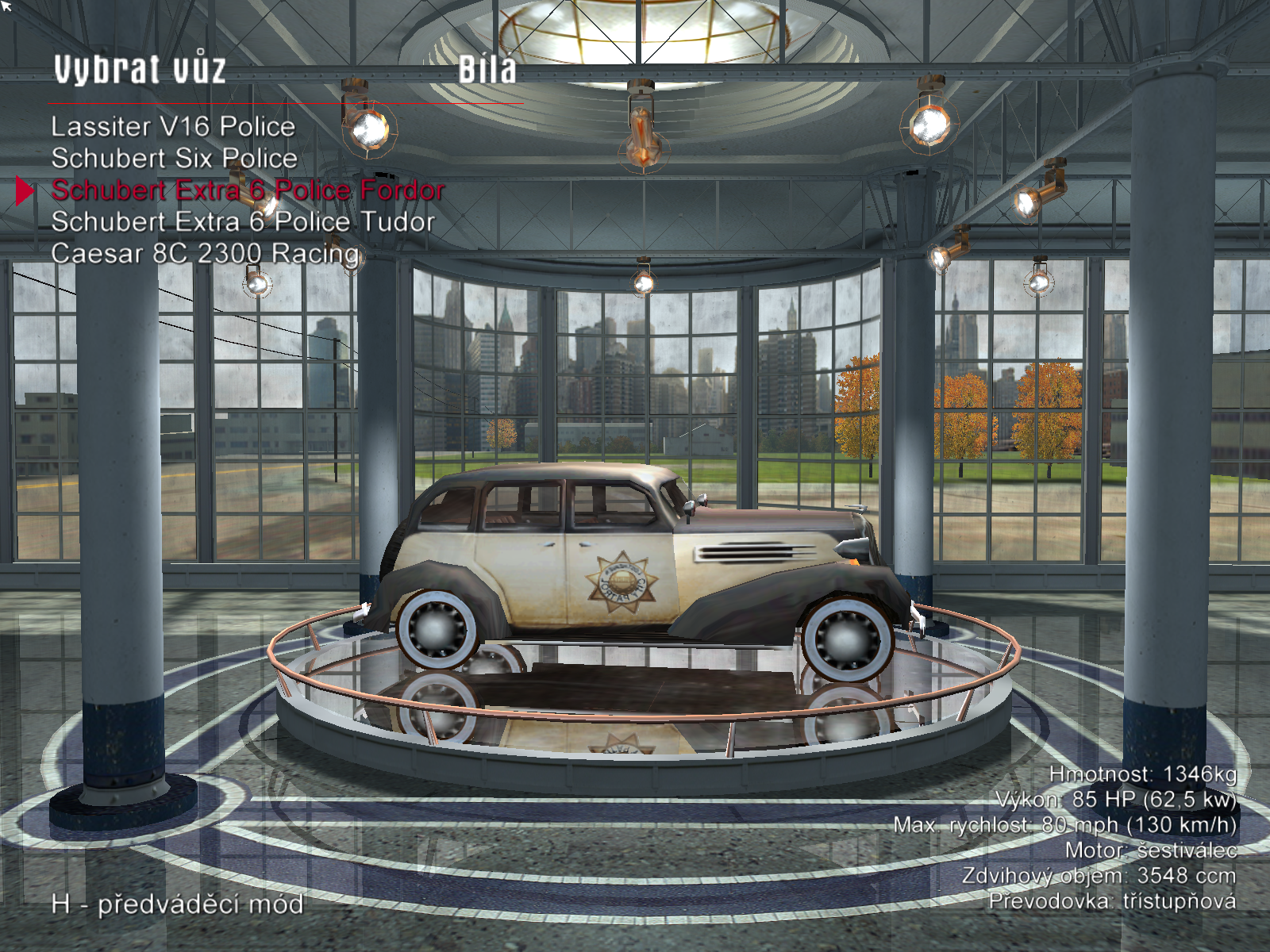This screenshot has height=952, width=1270.
Task: Choose the Caesar 8C 2300 Racing
Action: [206, 254]
